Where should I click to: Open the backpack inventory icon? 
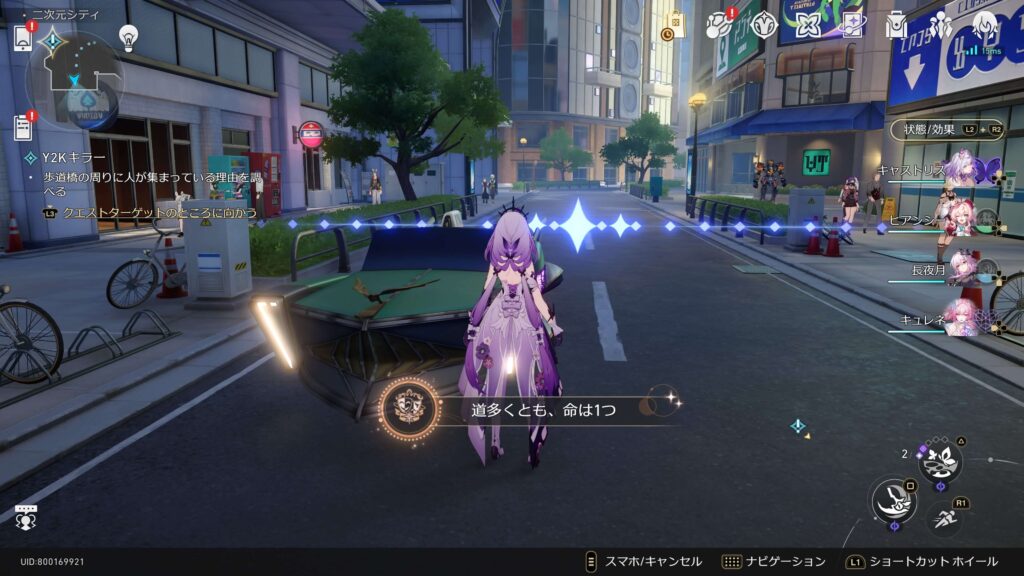coord(896,25)
